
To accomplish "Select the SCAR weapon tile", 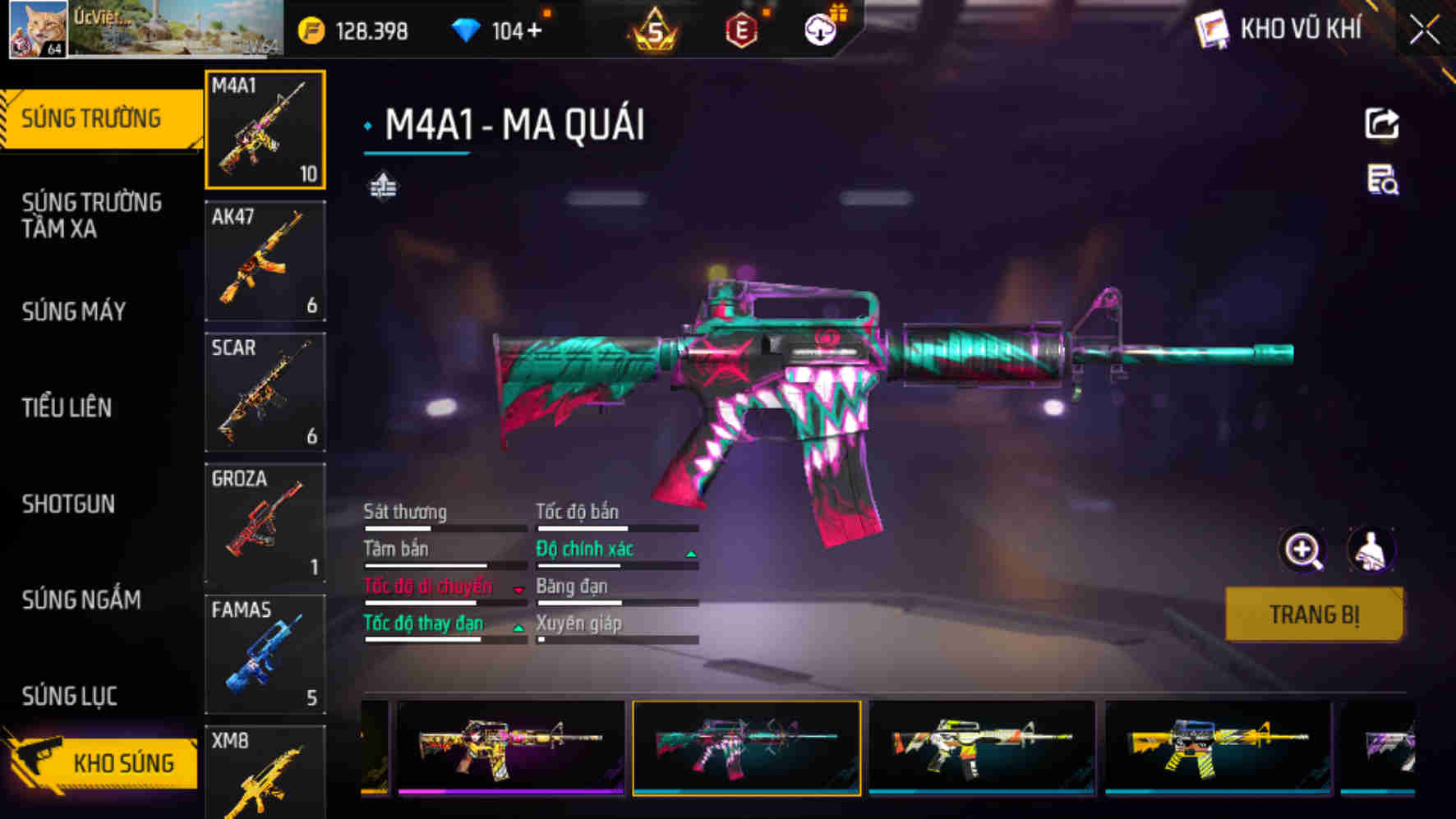I will click(x=265, y=392).
